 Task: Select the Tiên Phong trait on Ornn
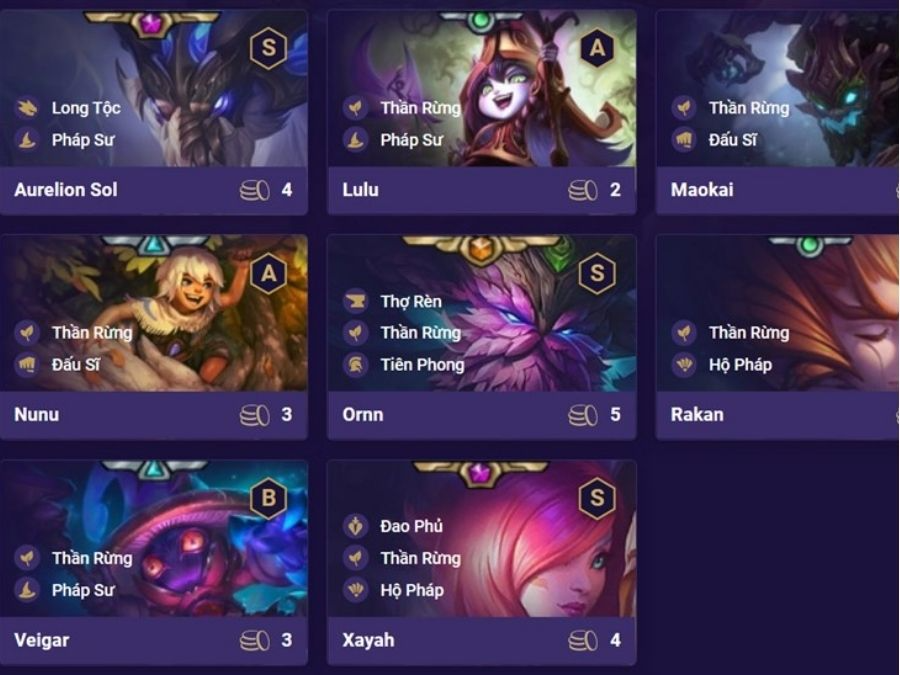(x=421, y=365)
